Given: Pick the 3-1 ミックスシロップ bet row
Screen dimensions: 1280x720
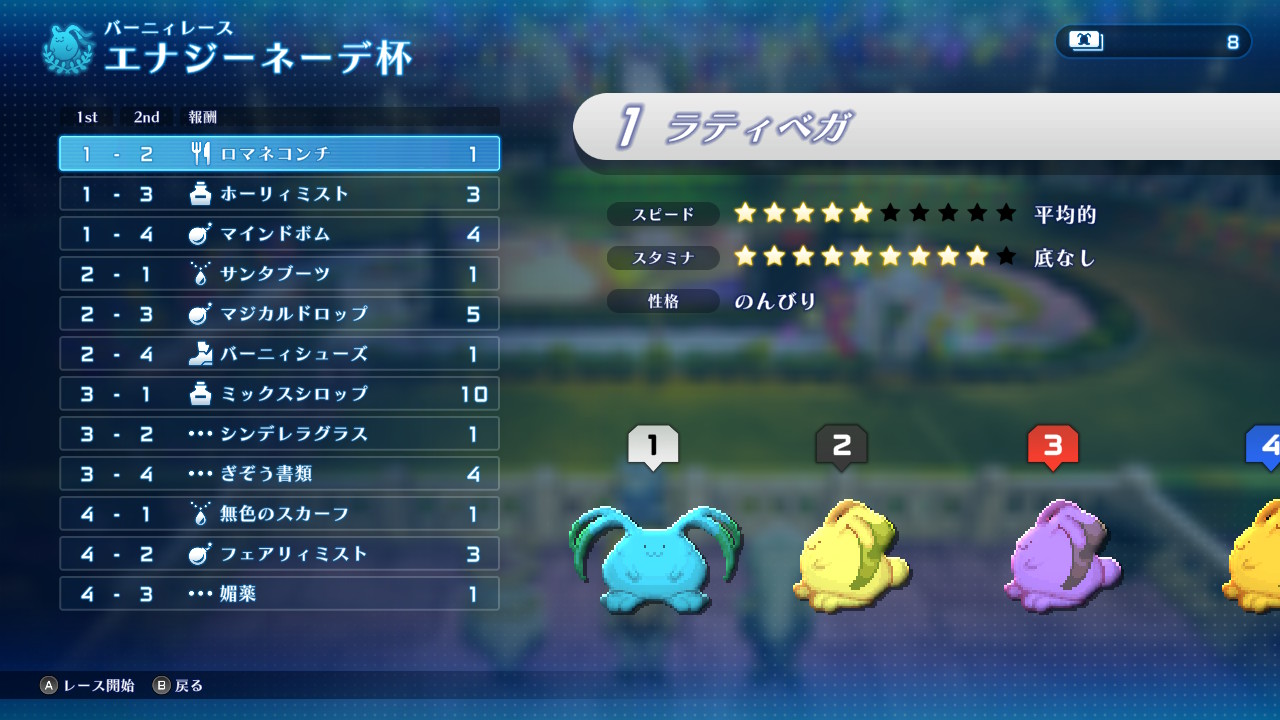Looking at the screenshot, I should 279,394.
